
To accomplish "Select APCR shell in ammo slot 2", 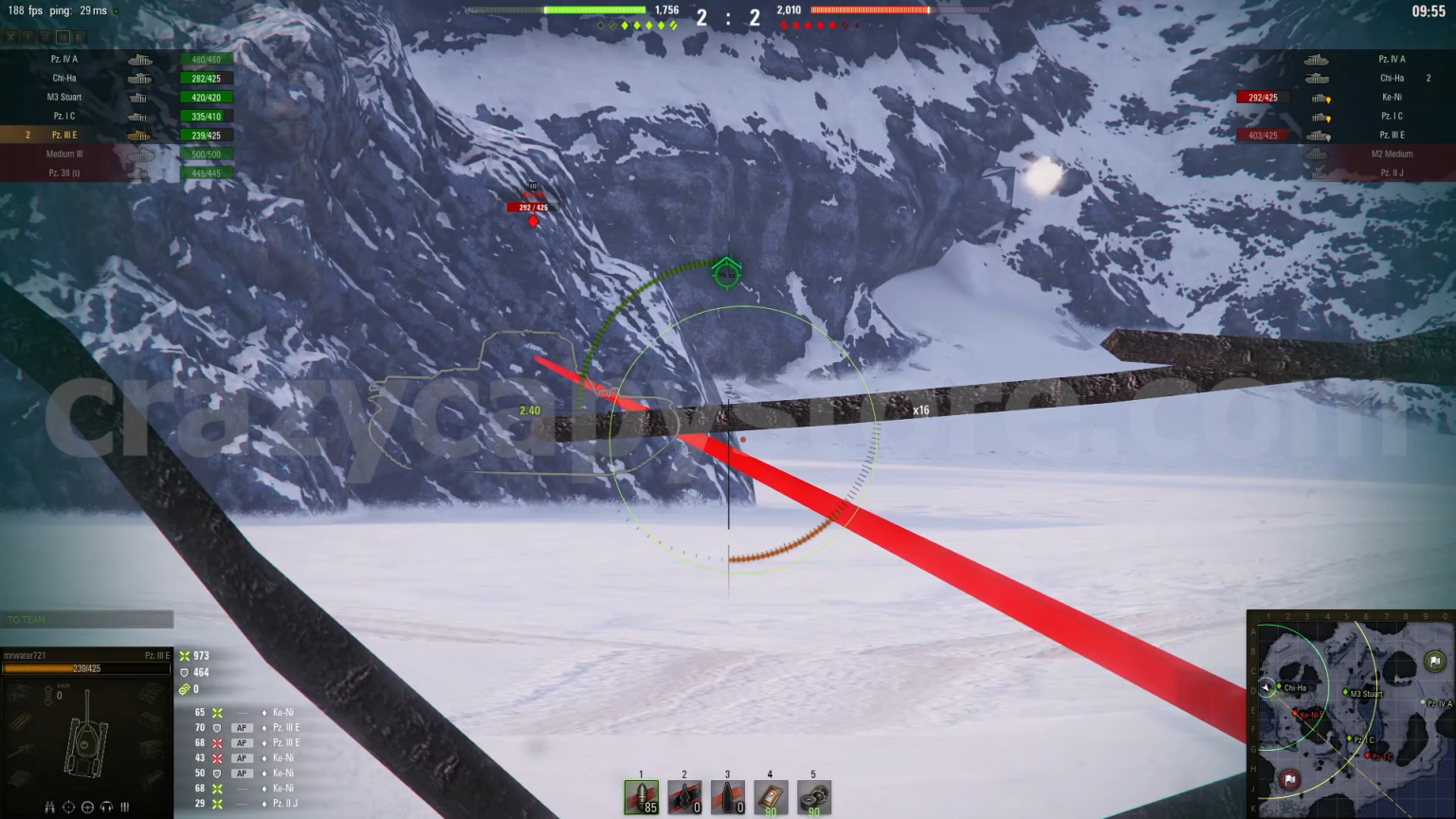I will point(684,797).
